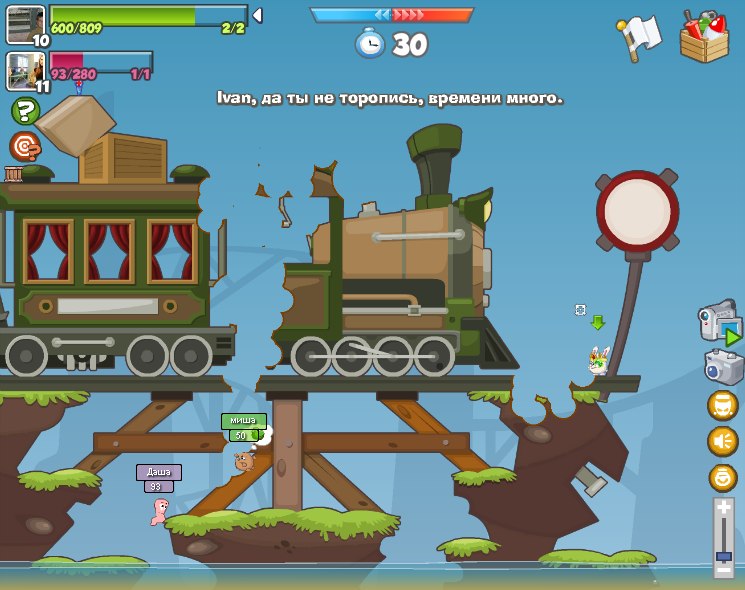Image resolution: width=745 pixels, height=590 pixels.
Task: Click the orange hat character button
Action: [x=723, y=405]
